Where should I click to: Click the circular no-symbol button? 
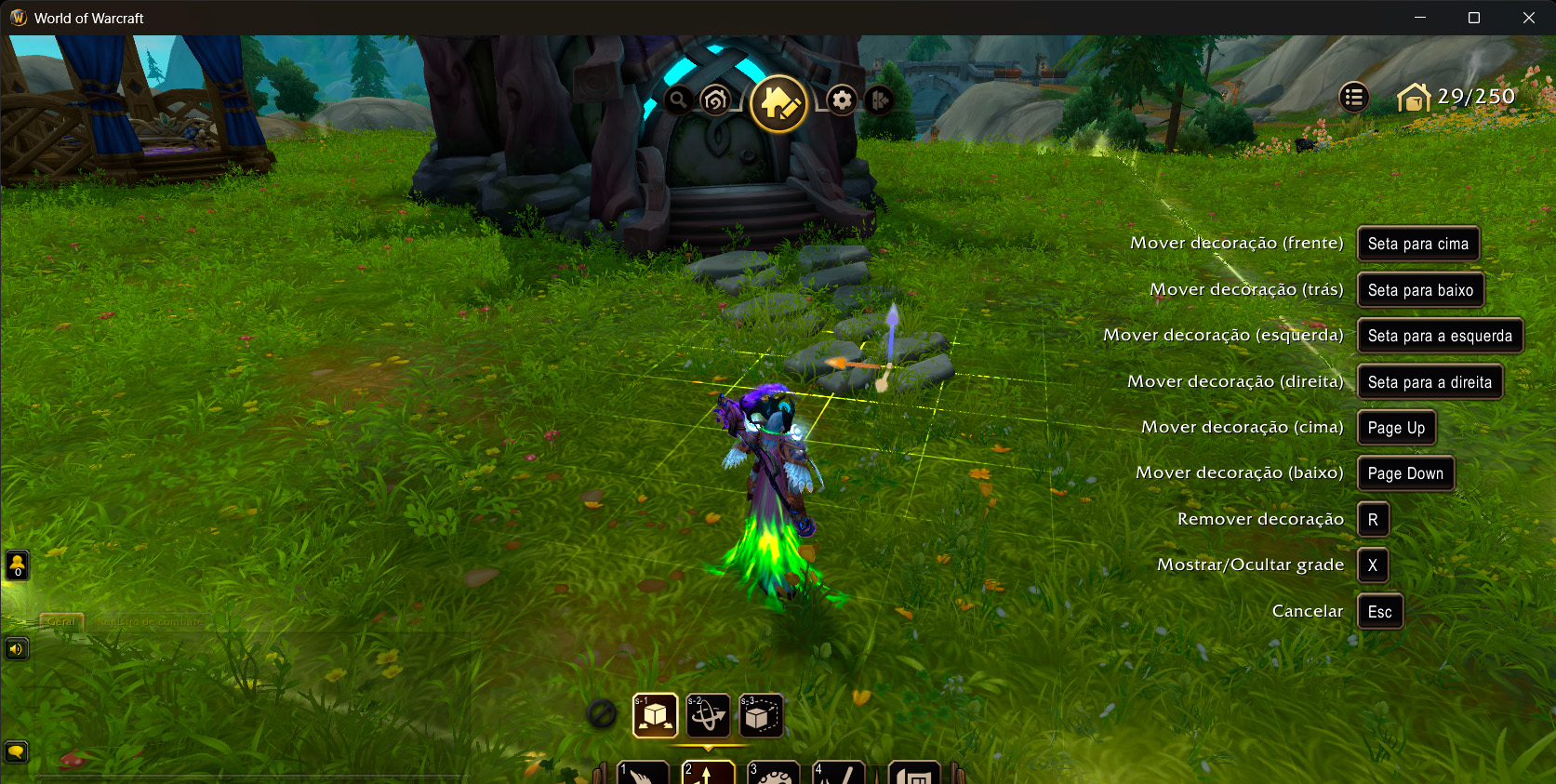click(602, 714)
